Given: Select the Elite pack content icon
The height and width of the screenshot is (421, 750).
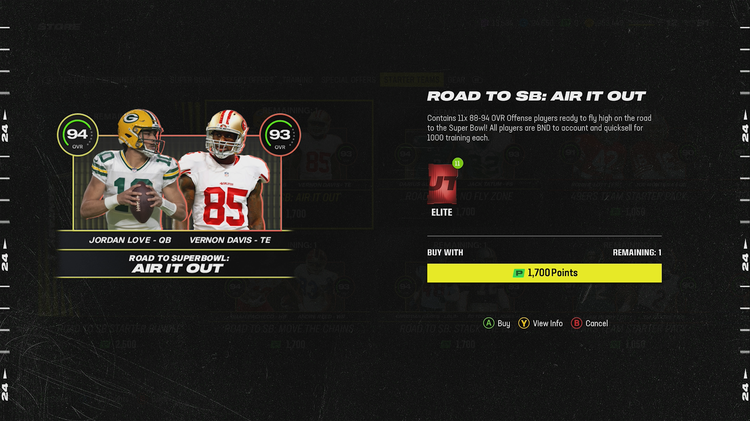Looking at the screenshot, I should 441,186.
